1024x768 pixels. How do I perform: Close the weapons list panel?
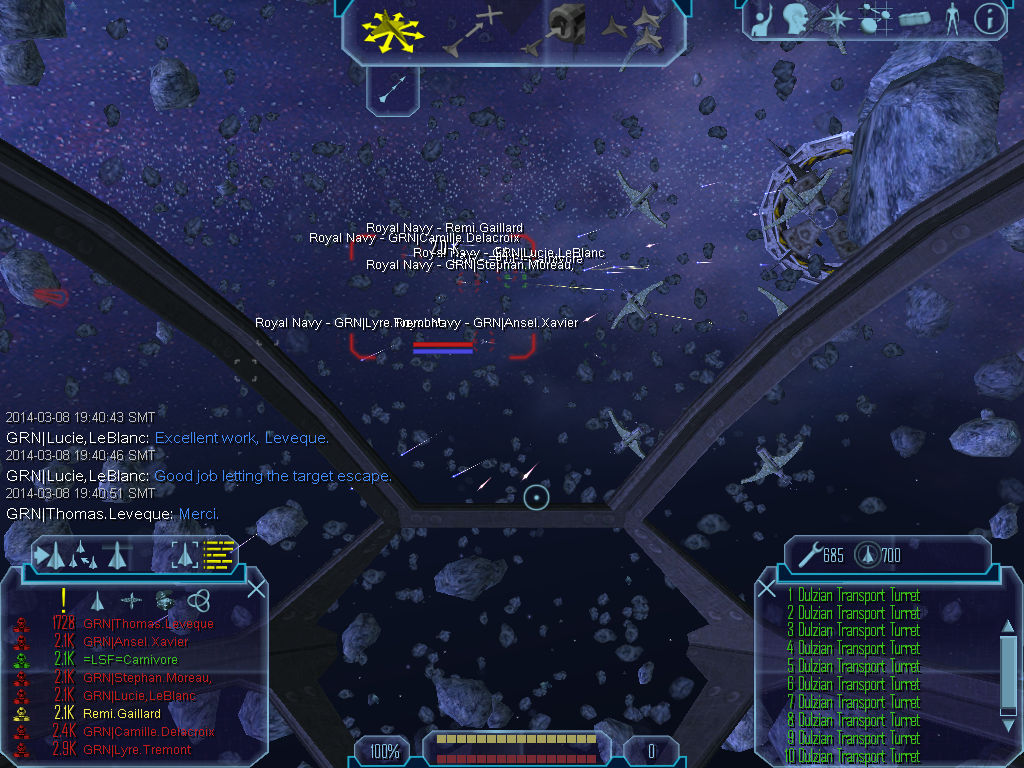coord(767,589)
